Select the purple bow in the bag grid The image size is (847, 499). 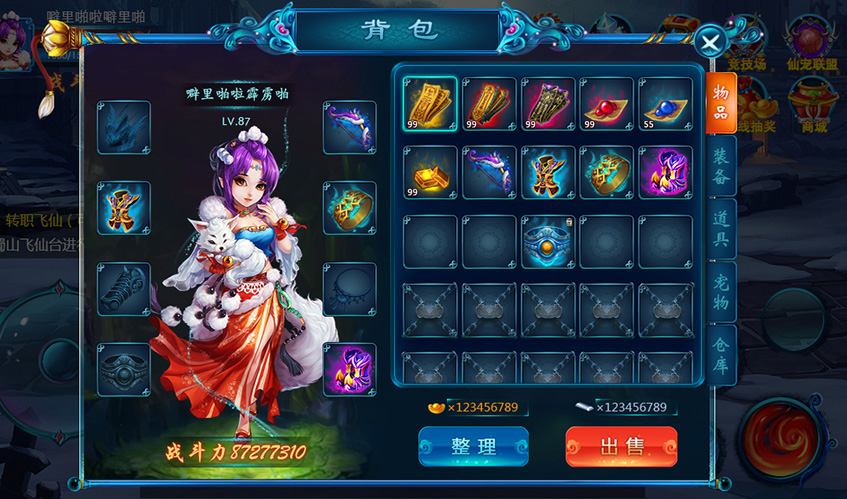(x=490, y=172)
